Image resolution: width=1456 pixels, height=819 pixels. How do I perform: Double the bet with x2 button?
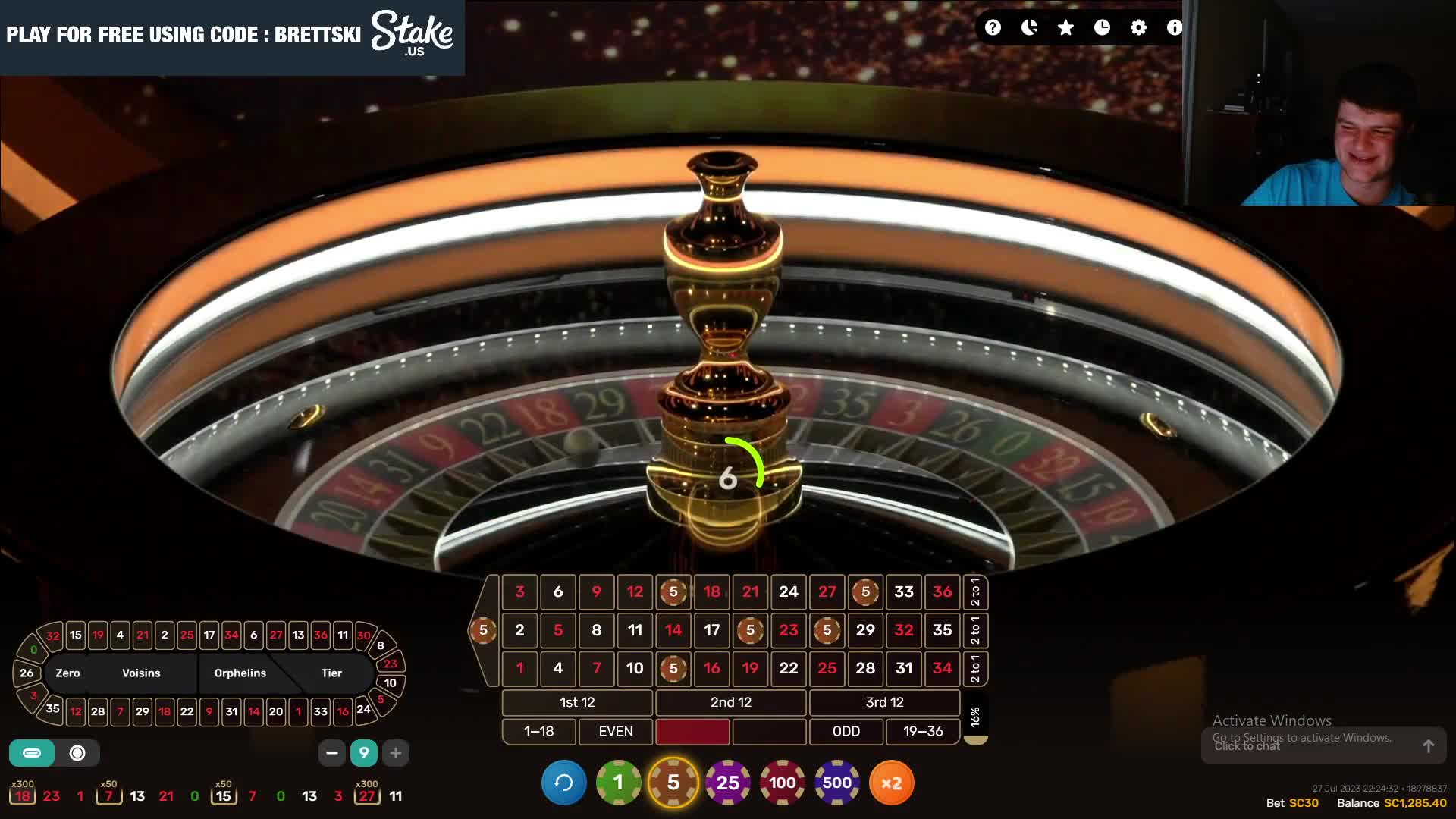891,783
